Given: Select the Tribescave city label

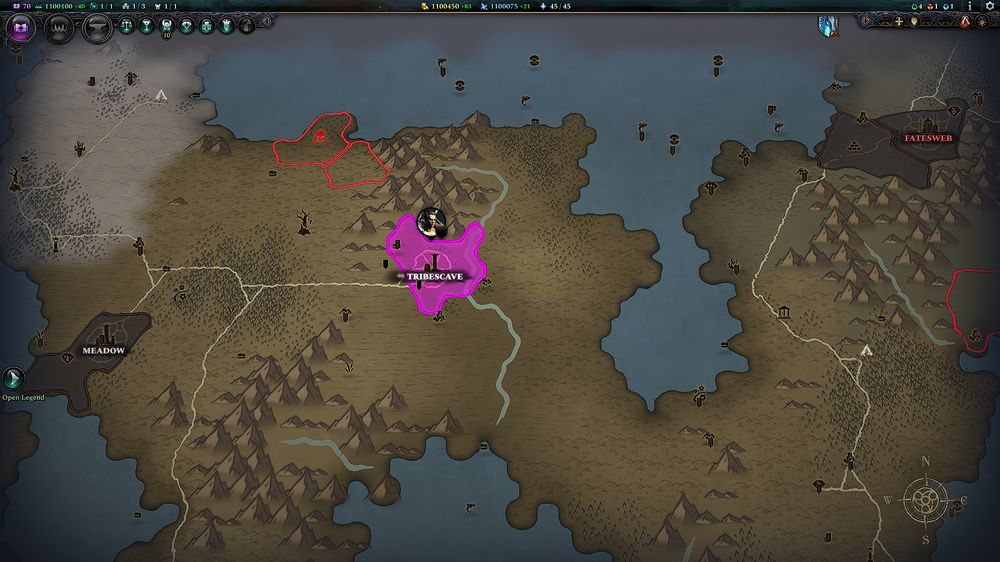Looking at the screenshot, I should tap(434, 276).
